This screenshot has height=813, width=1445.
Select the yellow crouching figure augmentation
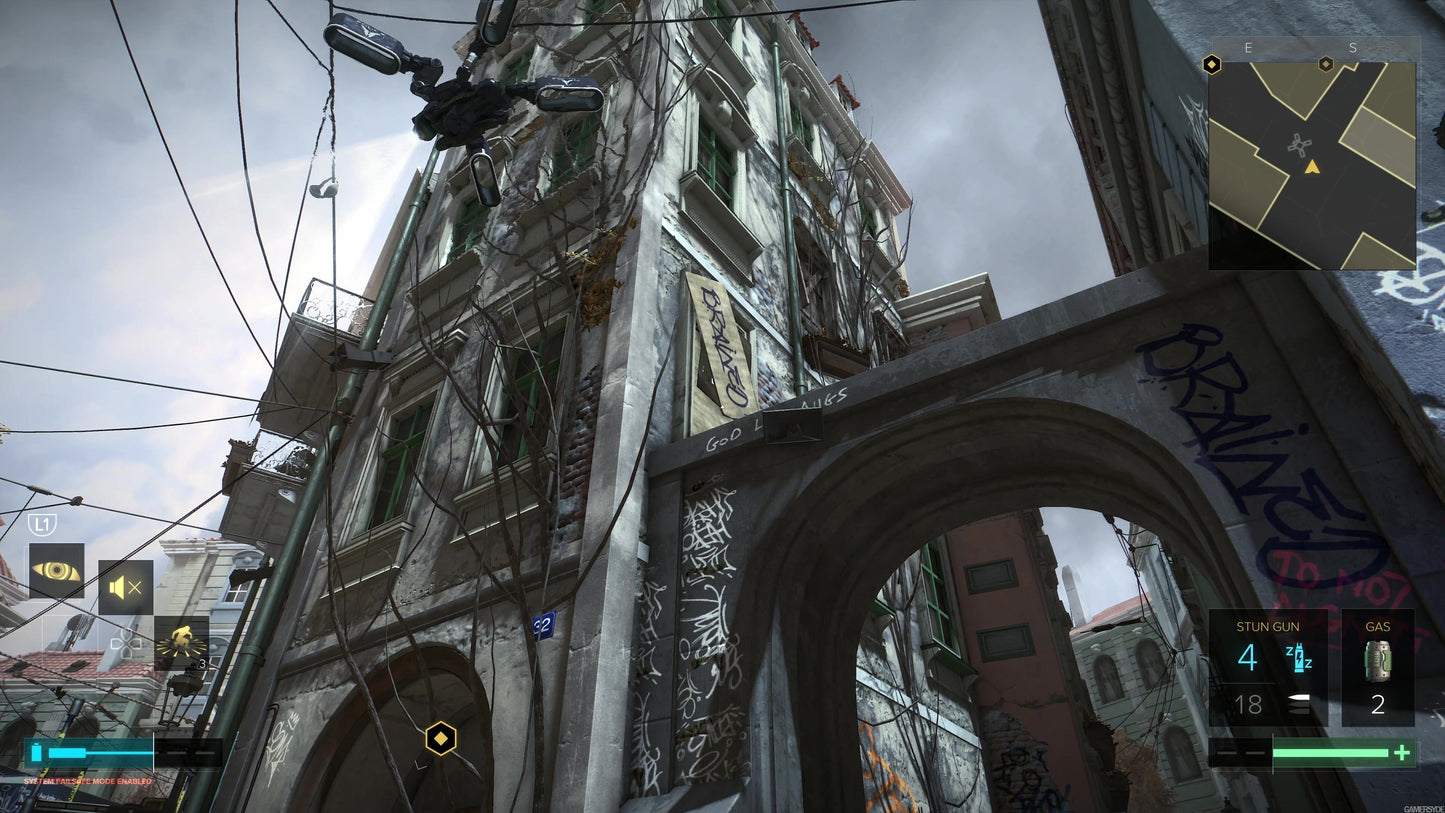pyautogui.click(x=181, y=642)
